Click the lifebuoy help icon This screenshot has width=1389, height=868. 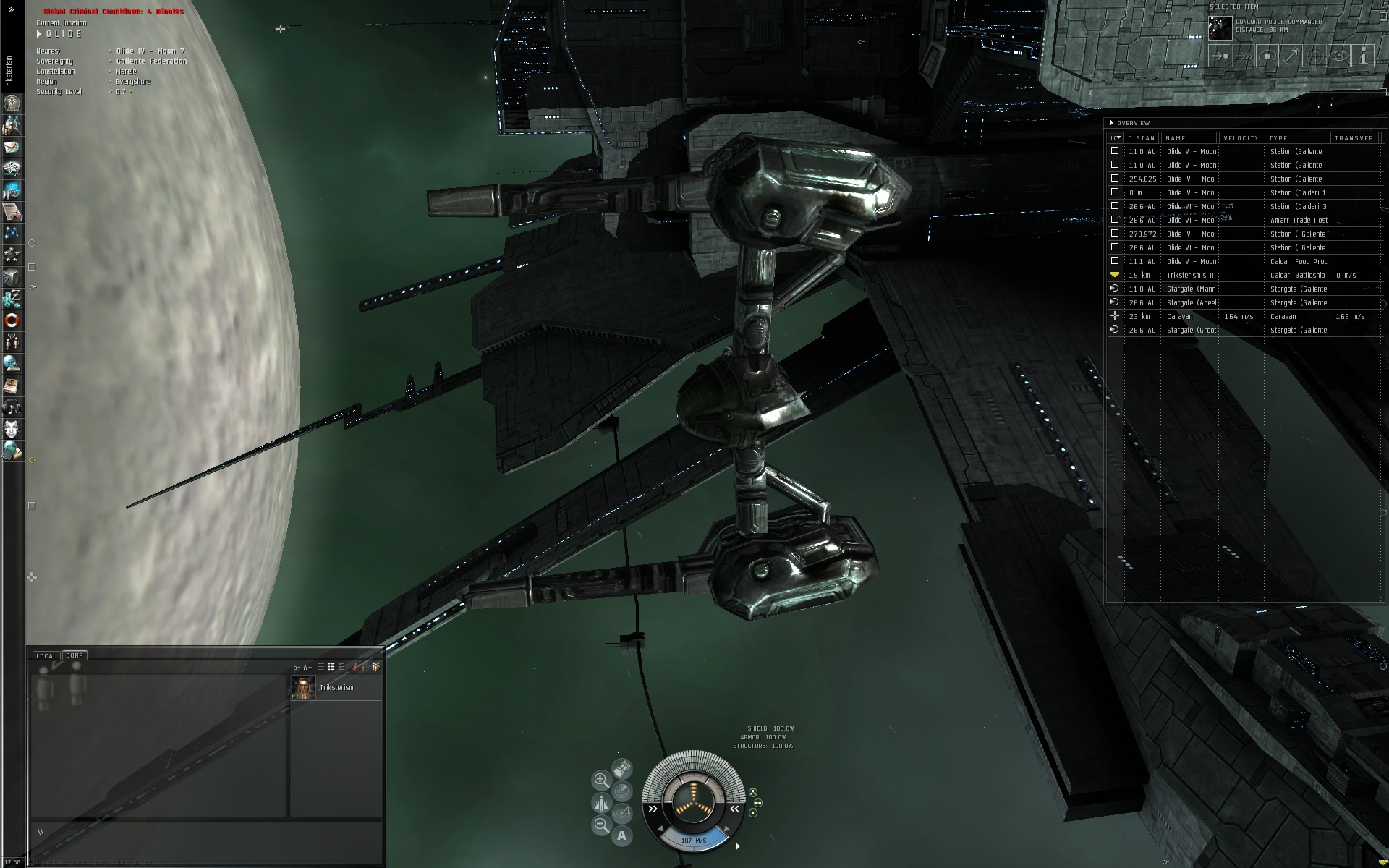coord(12,320)
